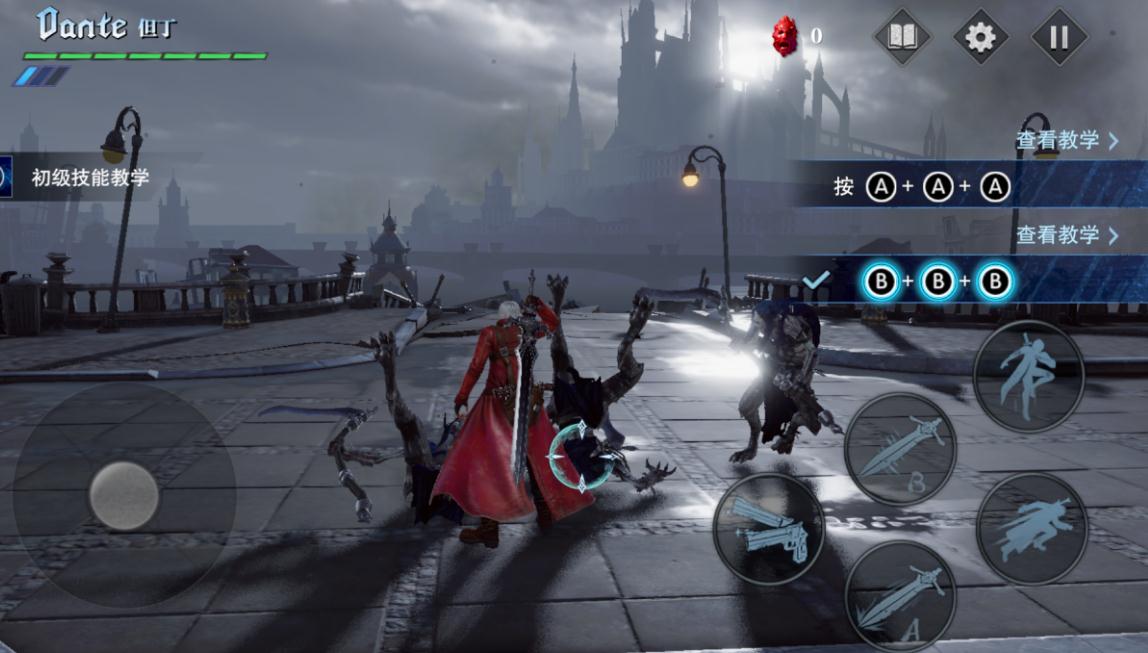Image resolution: width=1148 pixels, height=653 pixels.
Task: Open the settings gear menu
Action: (x=980, y=38)
